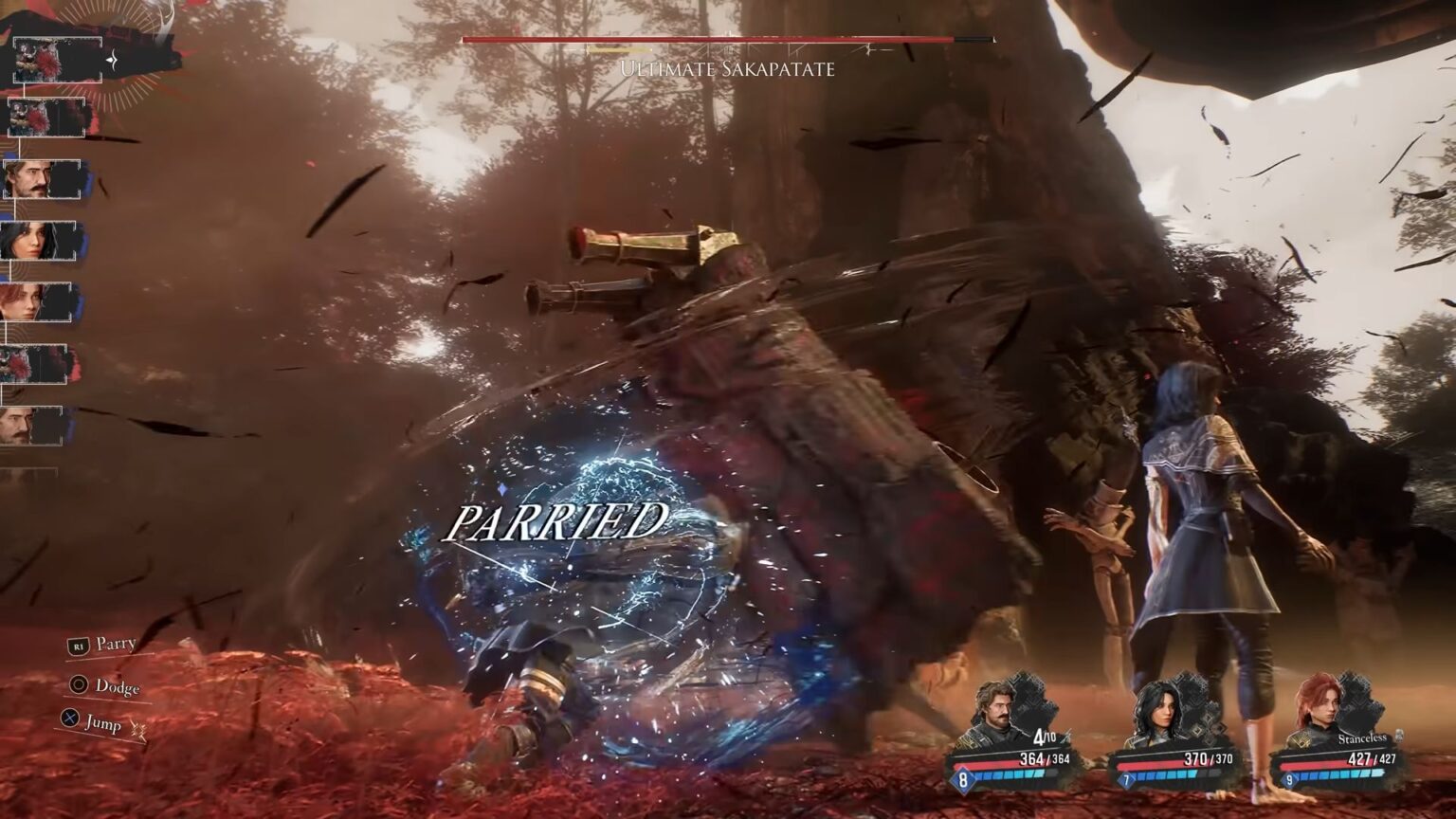Select the dark-haired woman's turn order portrait
This screenshot has width=1456, height=819.
(x=38, y=241)
